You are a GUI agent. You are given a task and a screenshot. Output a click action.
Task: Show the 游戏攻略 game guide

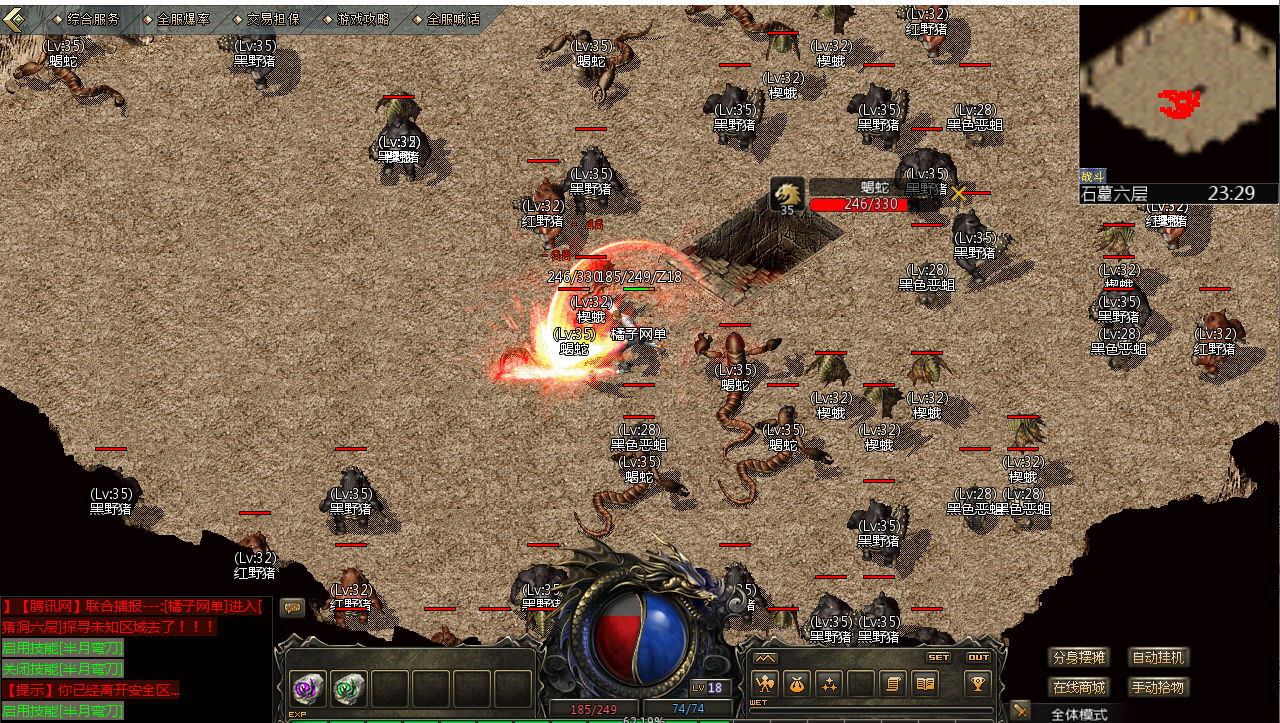(x=363, y=19)
